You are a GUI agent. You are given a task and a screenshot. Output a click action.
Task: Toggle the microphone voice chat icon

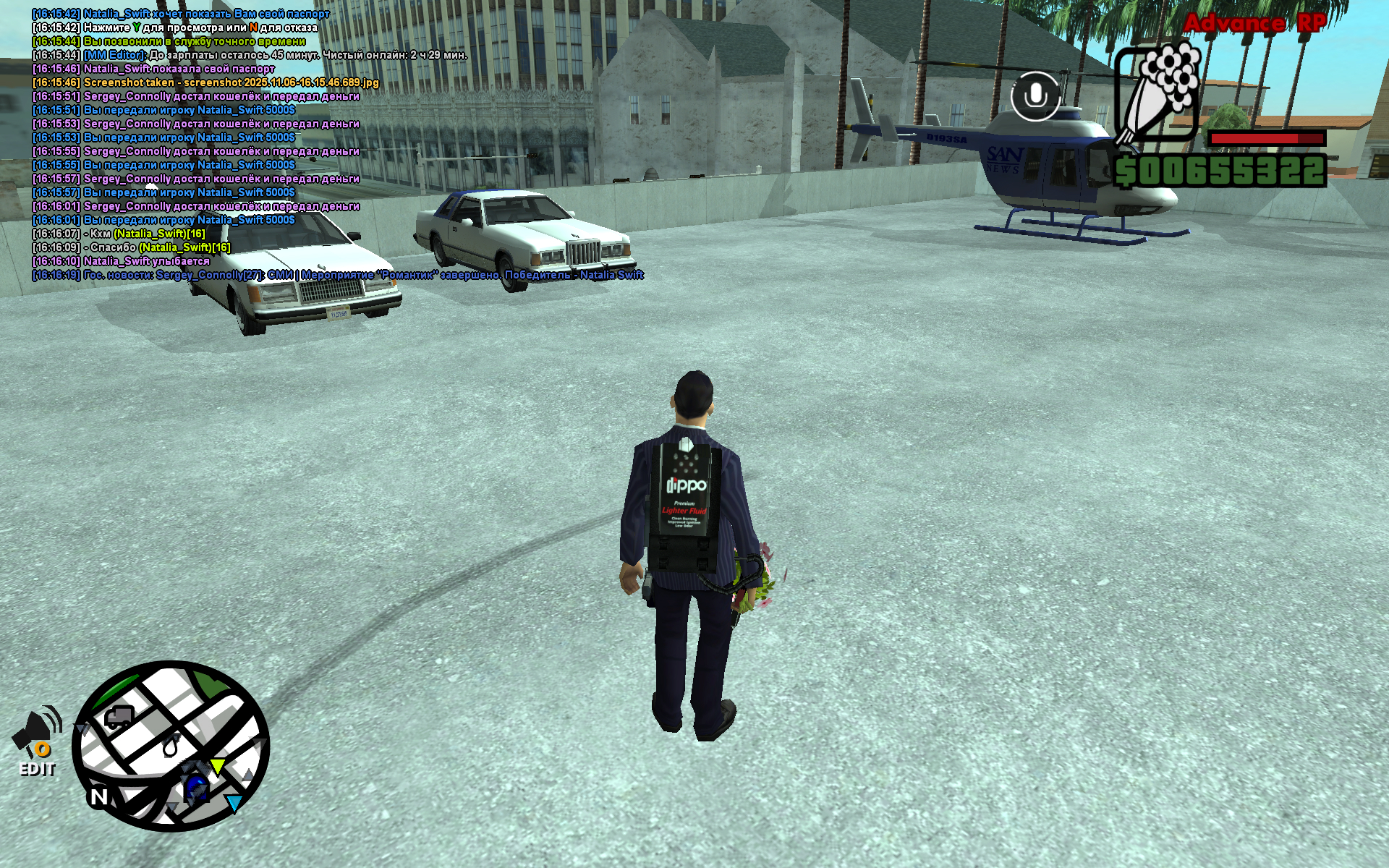pos(1035,95)
